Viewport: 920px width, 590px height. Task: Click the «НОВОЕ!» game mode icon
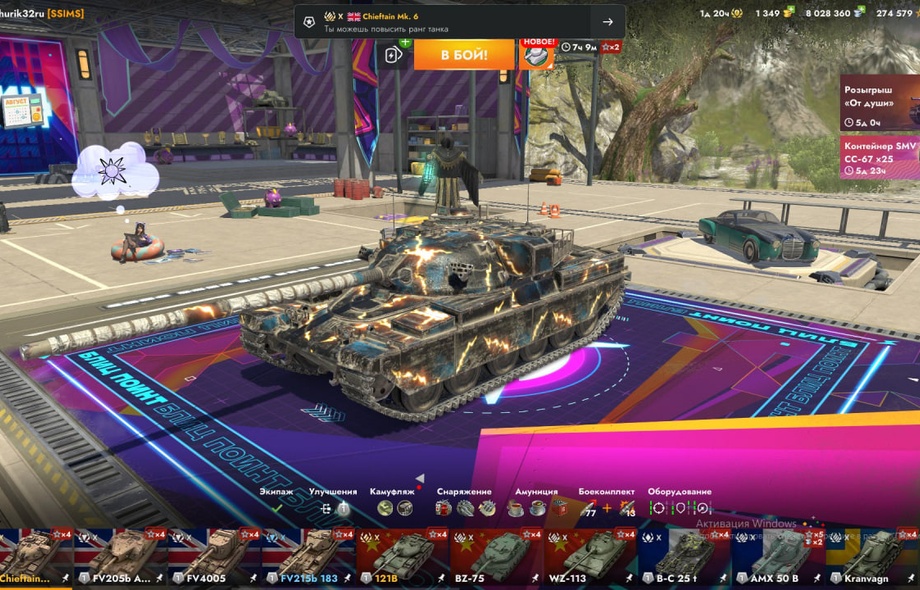537,53
